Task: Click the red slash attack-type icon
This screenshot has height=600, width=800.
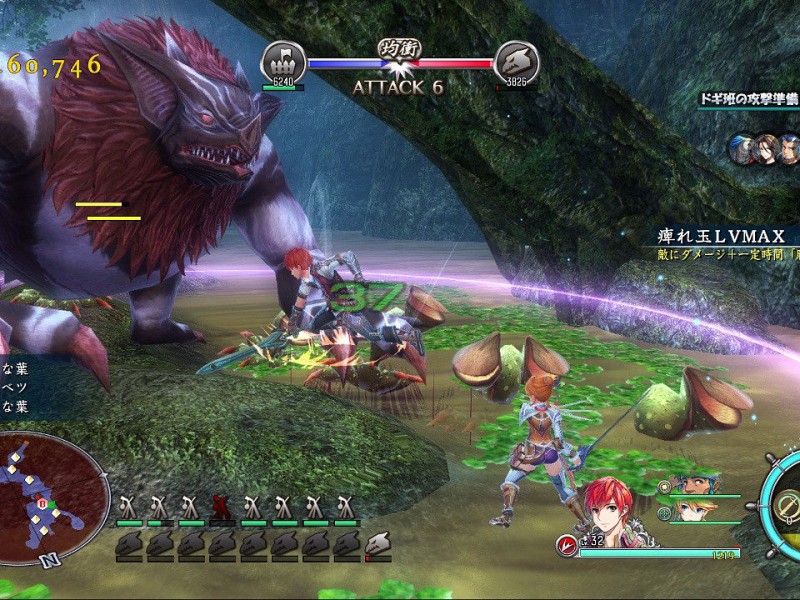Action: point(565,545)
